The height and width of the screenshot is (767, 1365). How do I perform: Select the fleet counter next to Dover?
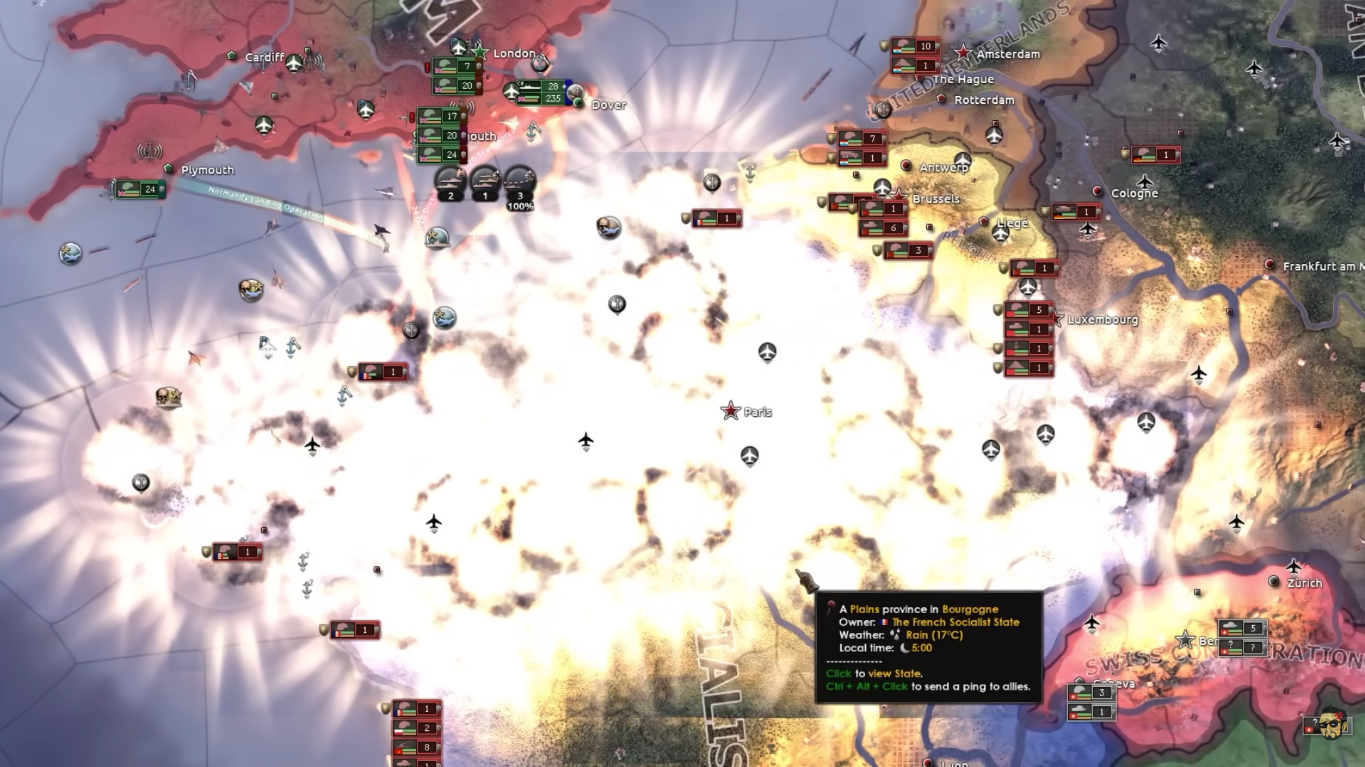click(541, 92)
